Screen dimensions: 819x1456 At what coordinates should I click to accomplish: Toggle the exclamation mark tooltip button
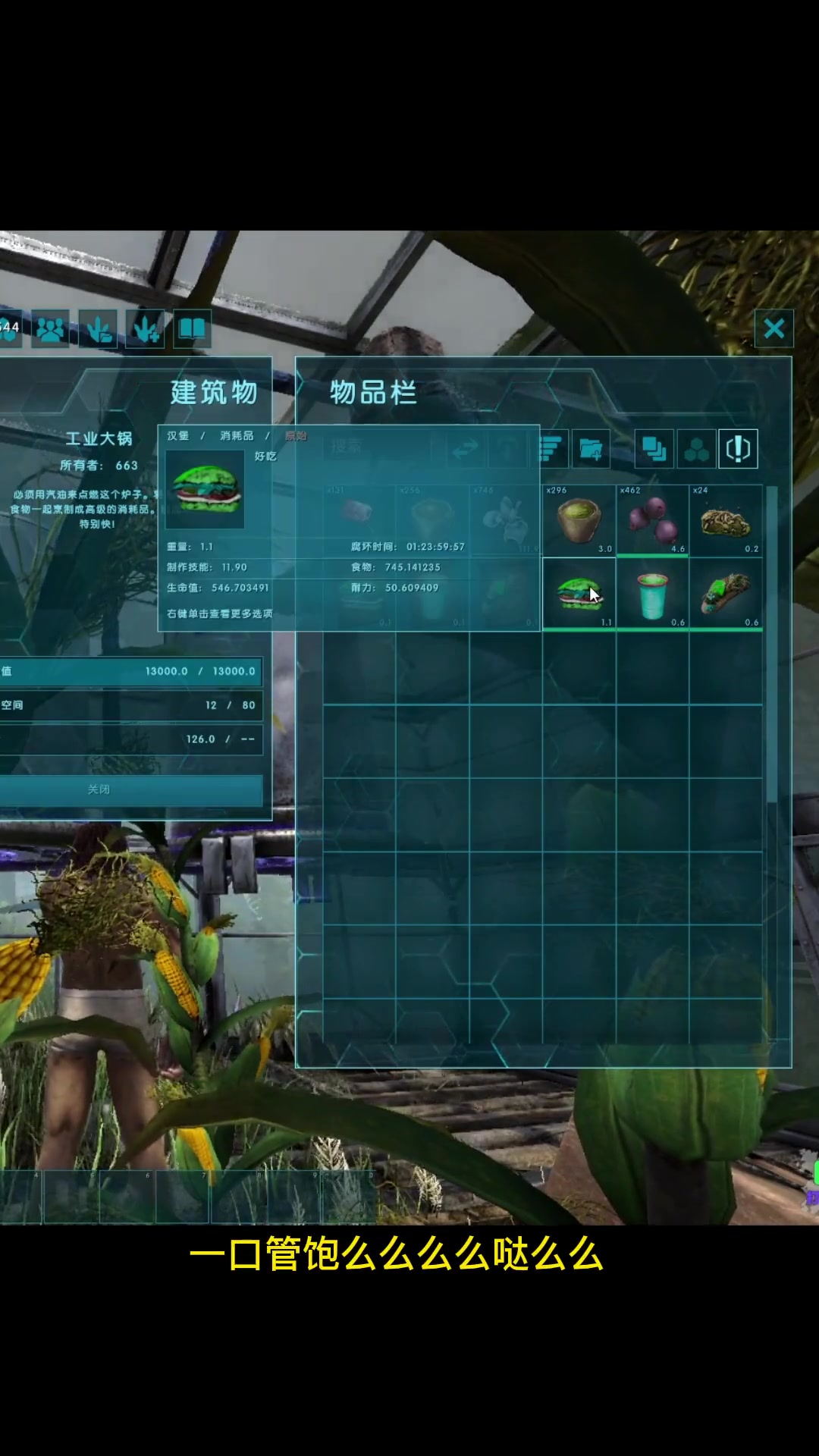tap(738, 449)
